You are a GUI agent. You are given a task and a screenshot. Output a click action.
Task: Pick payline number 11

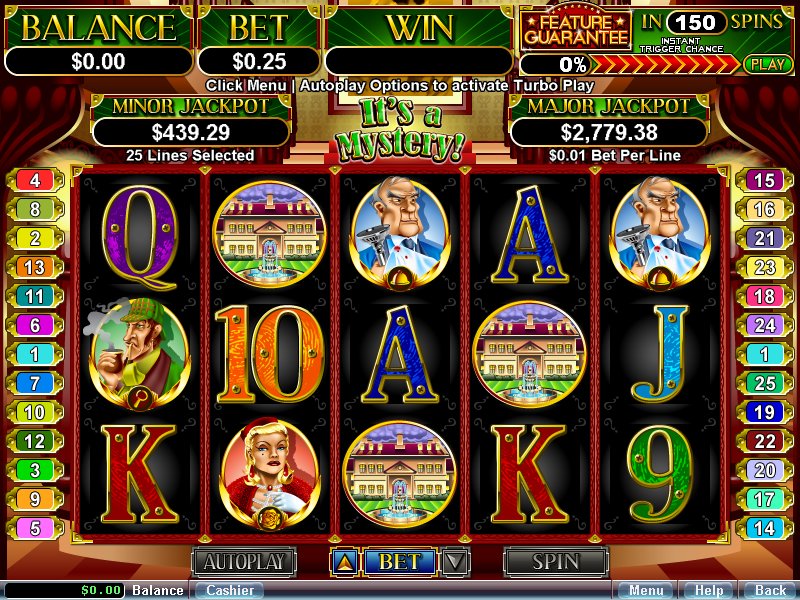click(35, 296)
